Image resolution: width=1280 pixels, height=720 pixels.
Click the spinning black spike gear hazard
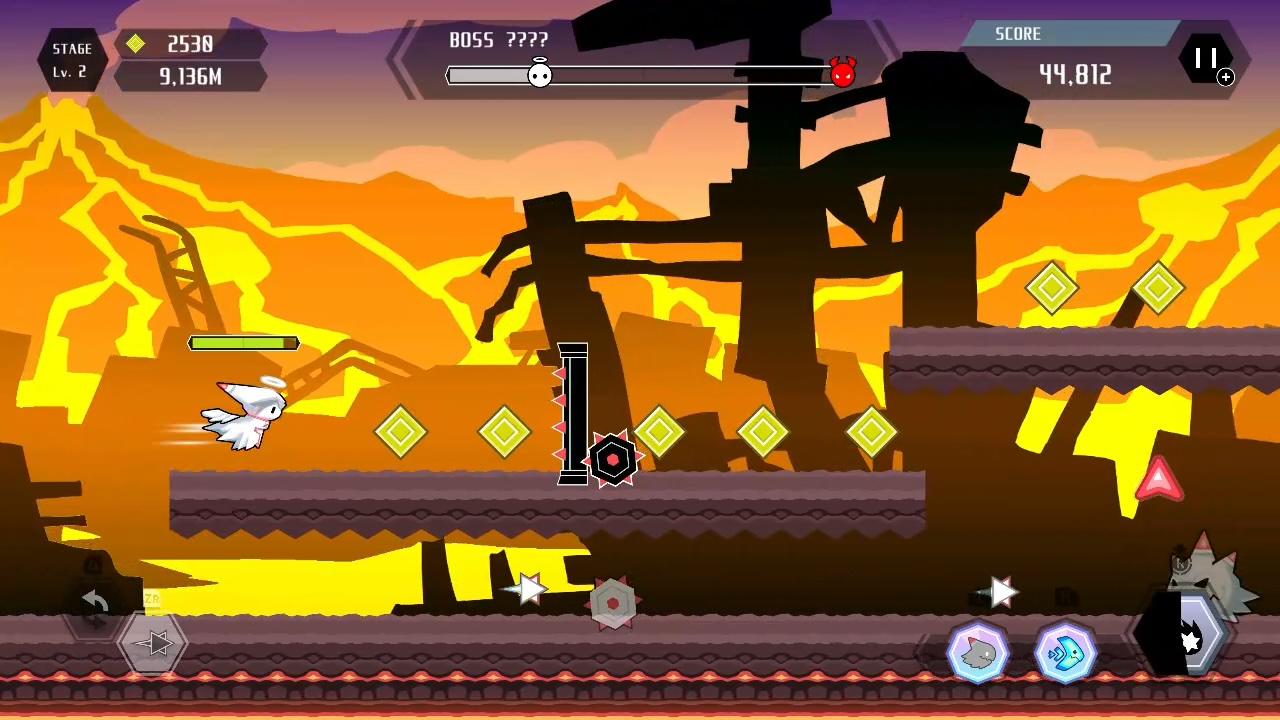(x=613, y=460)
